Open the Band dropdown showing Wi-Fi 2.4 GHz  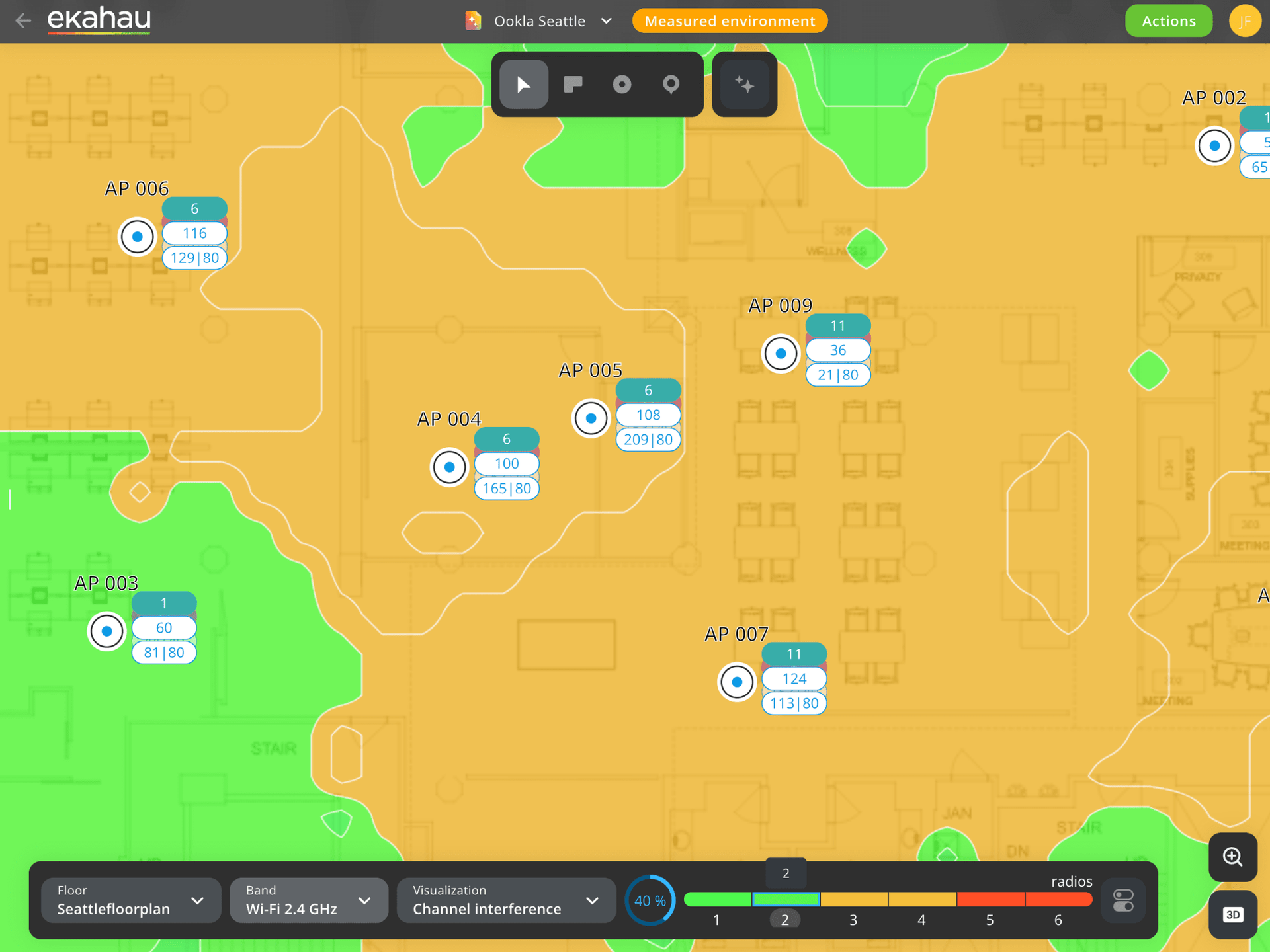(308, 900)
